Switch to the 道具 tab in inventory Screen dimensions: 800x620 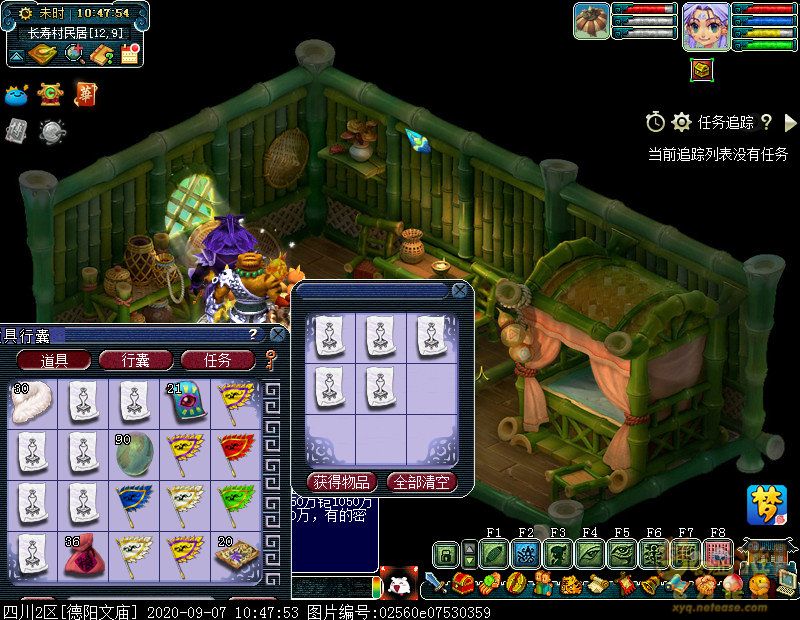click(54, 360)
